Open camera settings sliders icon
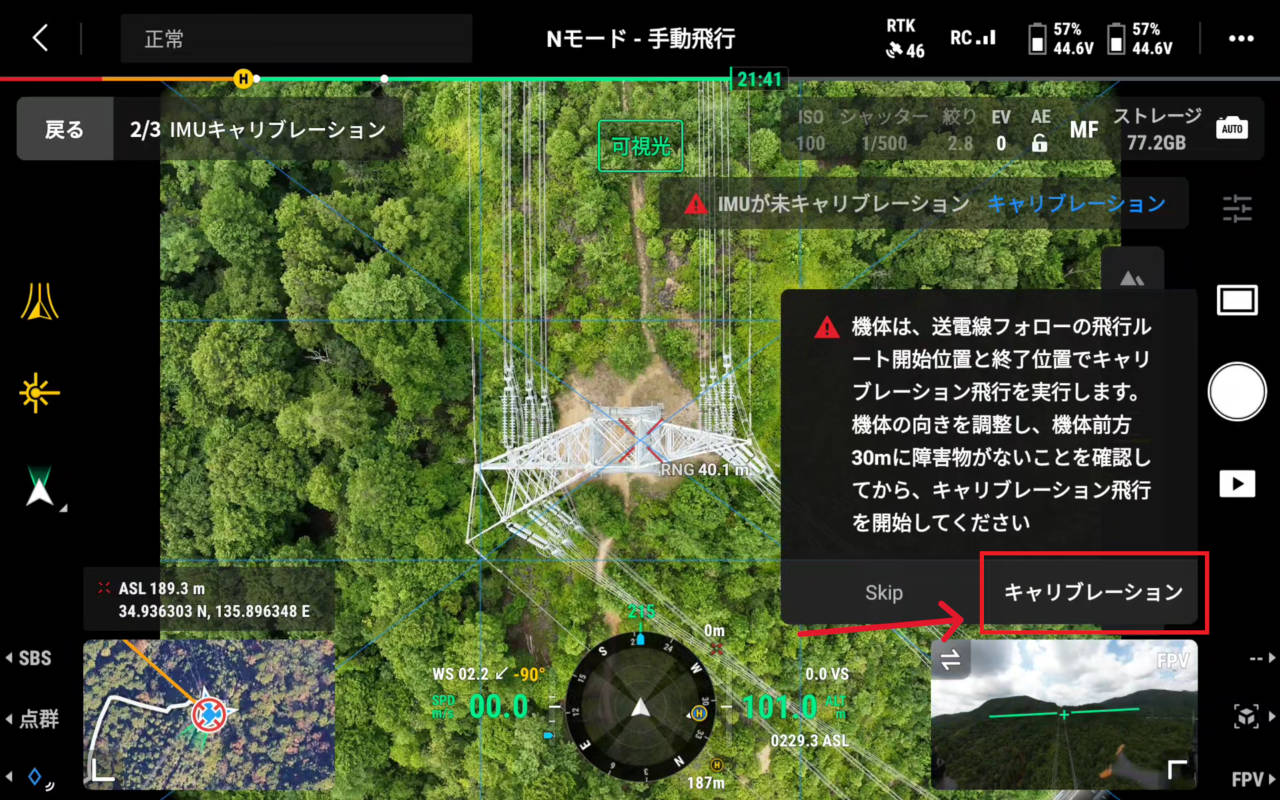The height and width of the screenshot is (800, 1280). click(x=1237, y=208)
